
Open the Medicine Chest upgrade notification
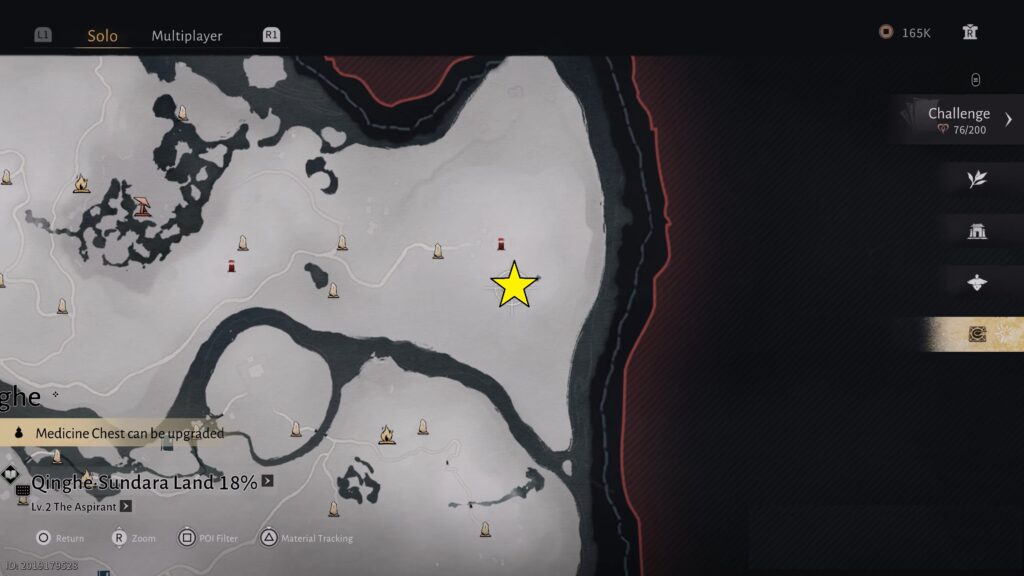(120, 433)
